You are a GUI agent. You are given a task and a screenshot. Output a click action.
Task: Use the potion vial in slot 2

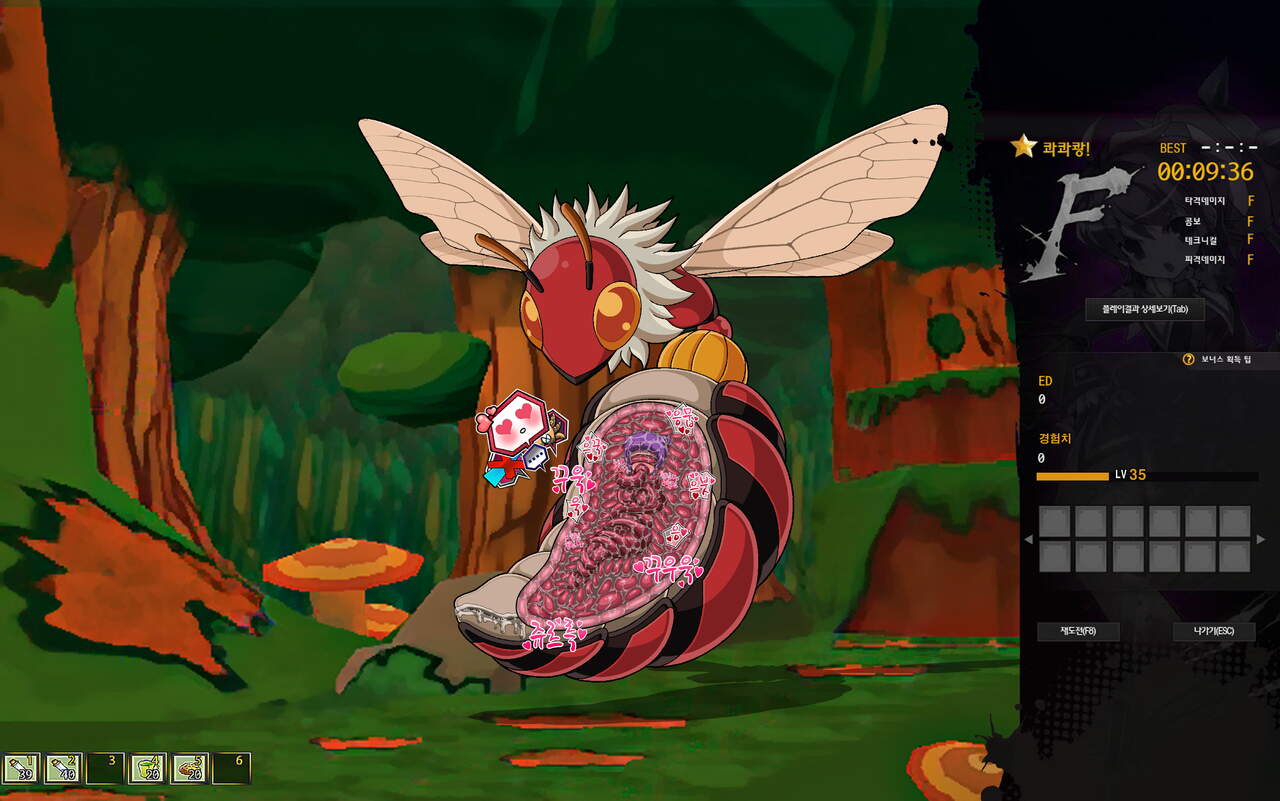63,768
